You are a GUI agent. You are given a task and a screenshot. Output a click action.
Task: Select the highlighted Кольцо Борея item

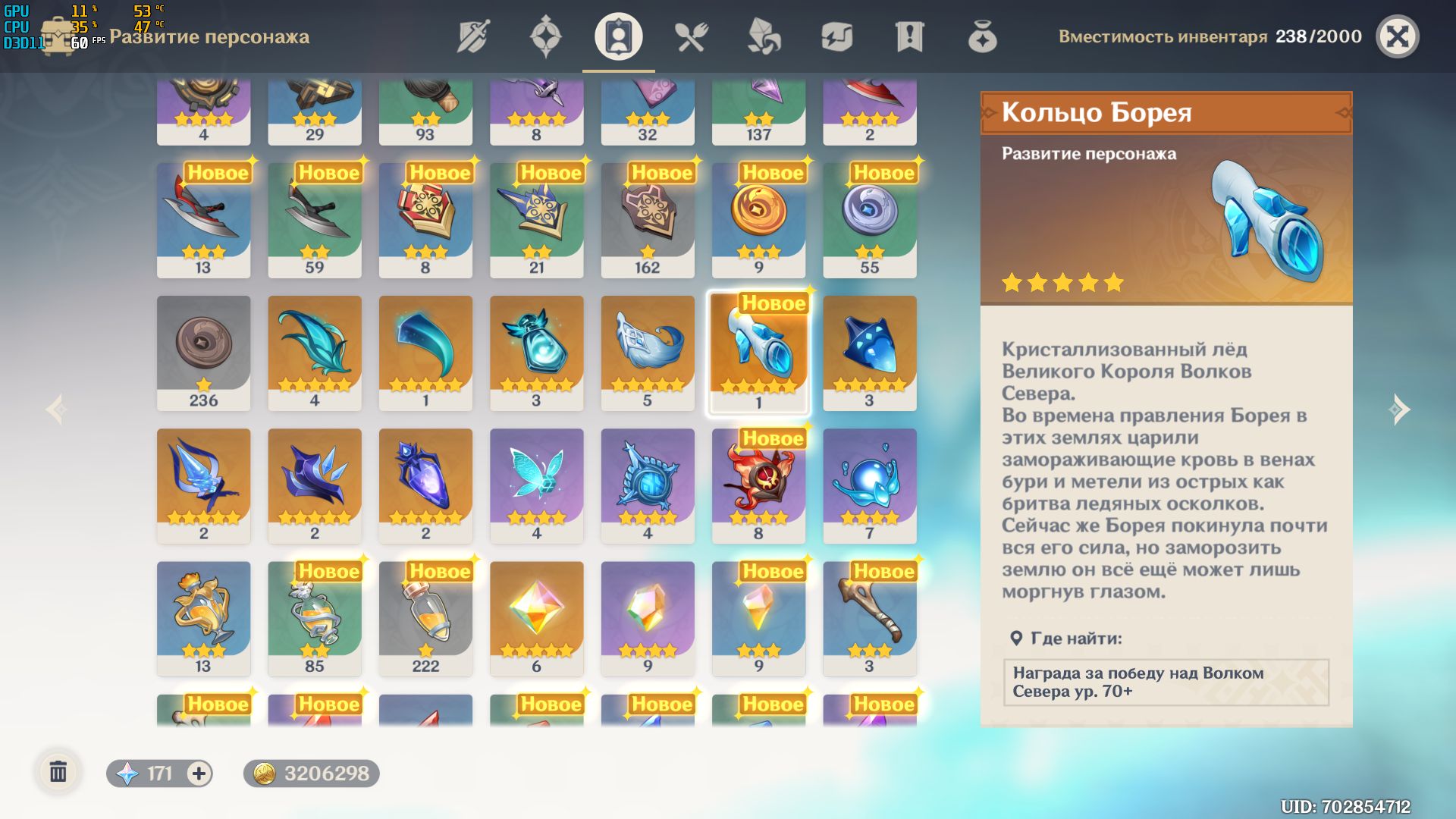[x=758, y=351]
